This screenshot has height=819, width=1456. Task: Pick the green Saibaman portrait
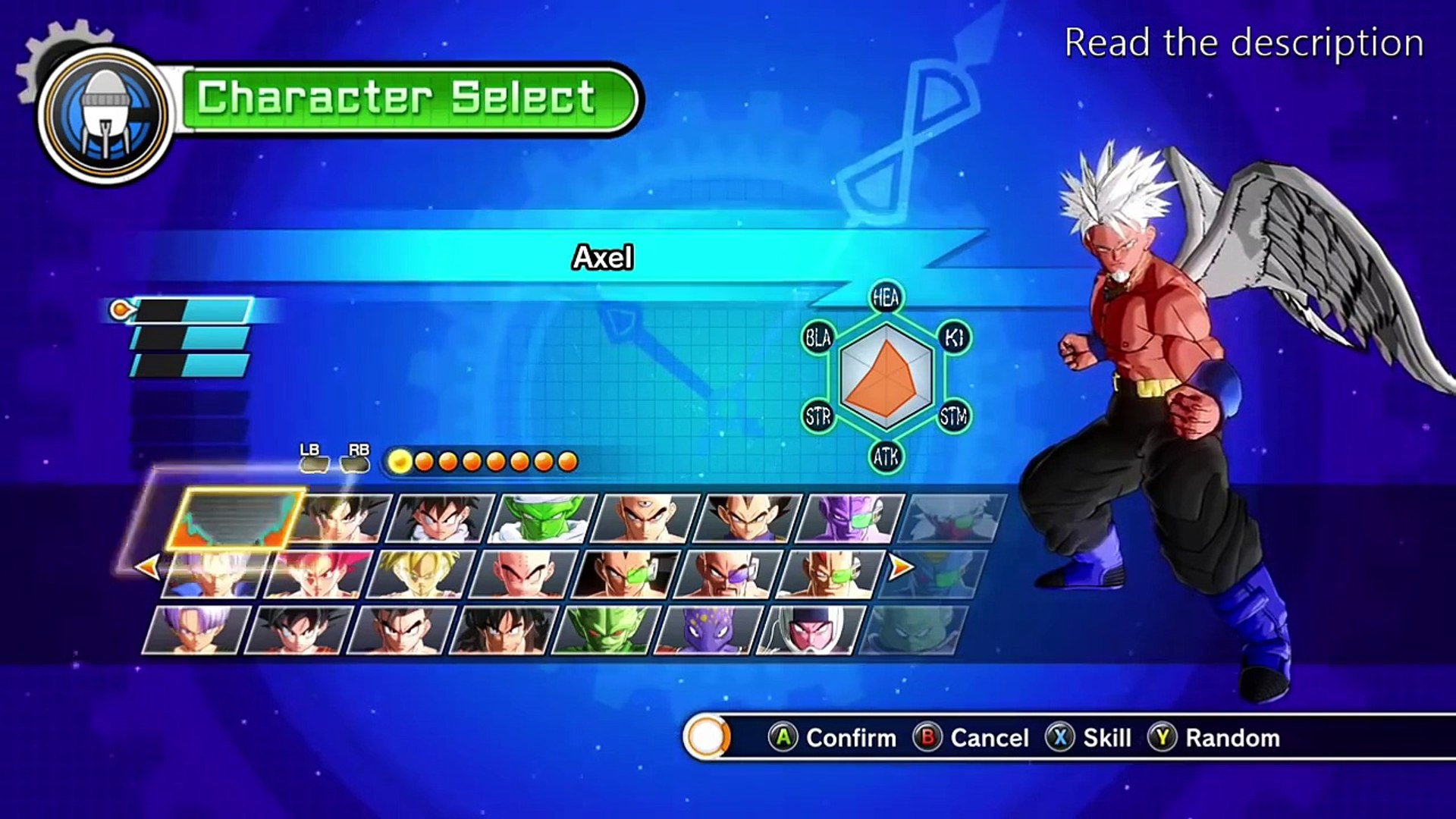pos(605,629)
